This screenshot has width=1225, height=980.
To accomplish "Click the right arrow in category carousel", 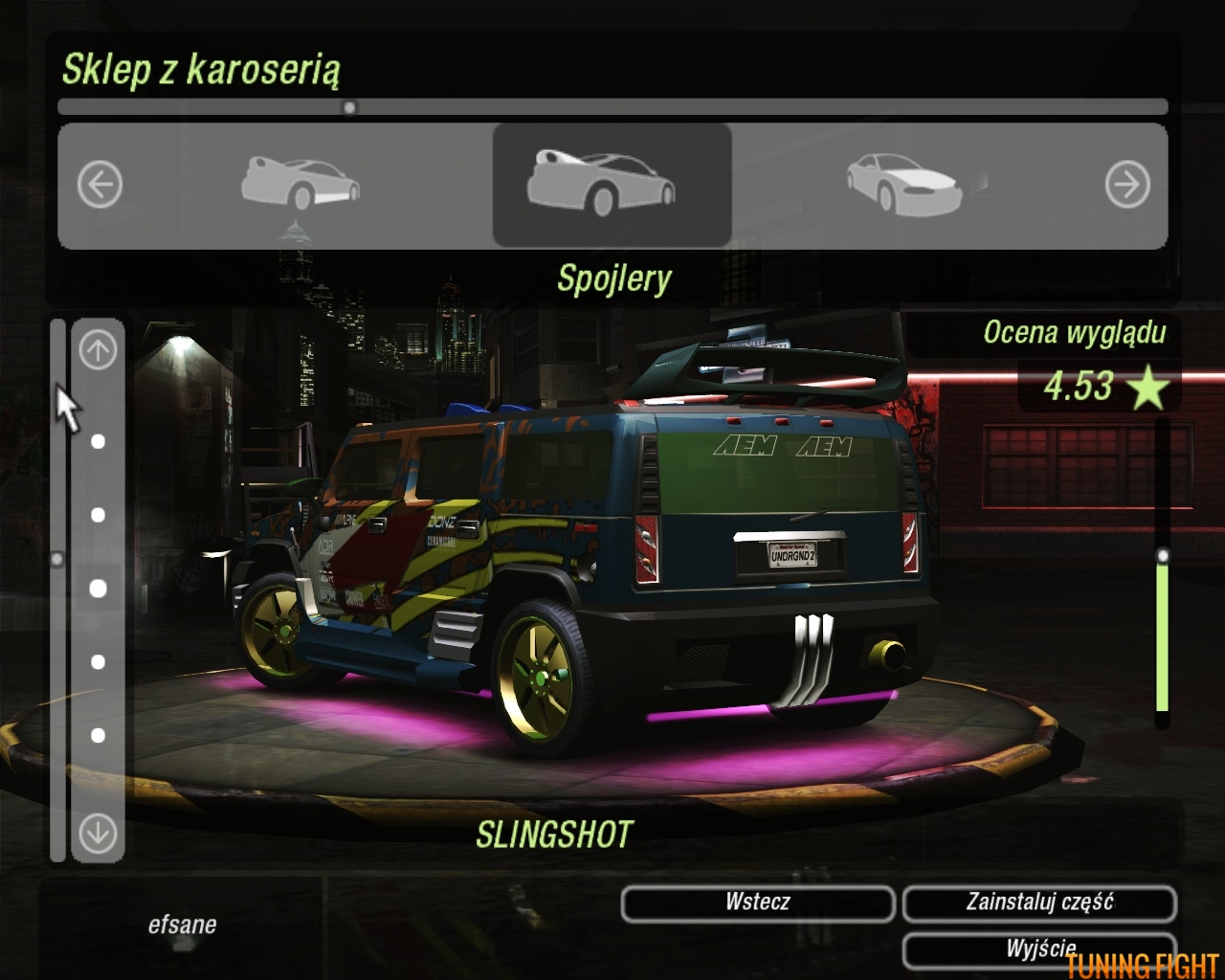I will click(x=1127, y=184).
